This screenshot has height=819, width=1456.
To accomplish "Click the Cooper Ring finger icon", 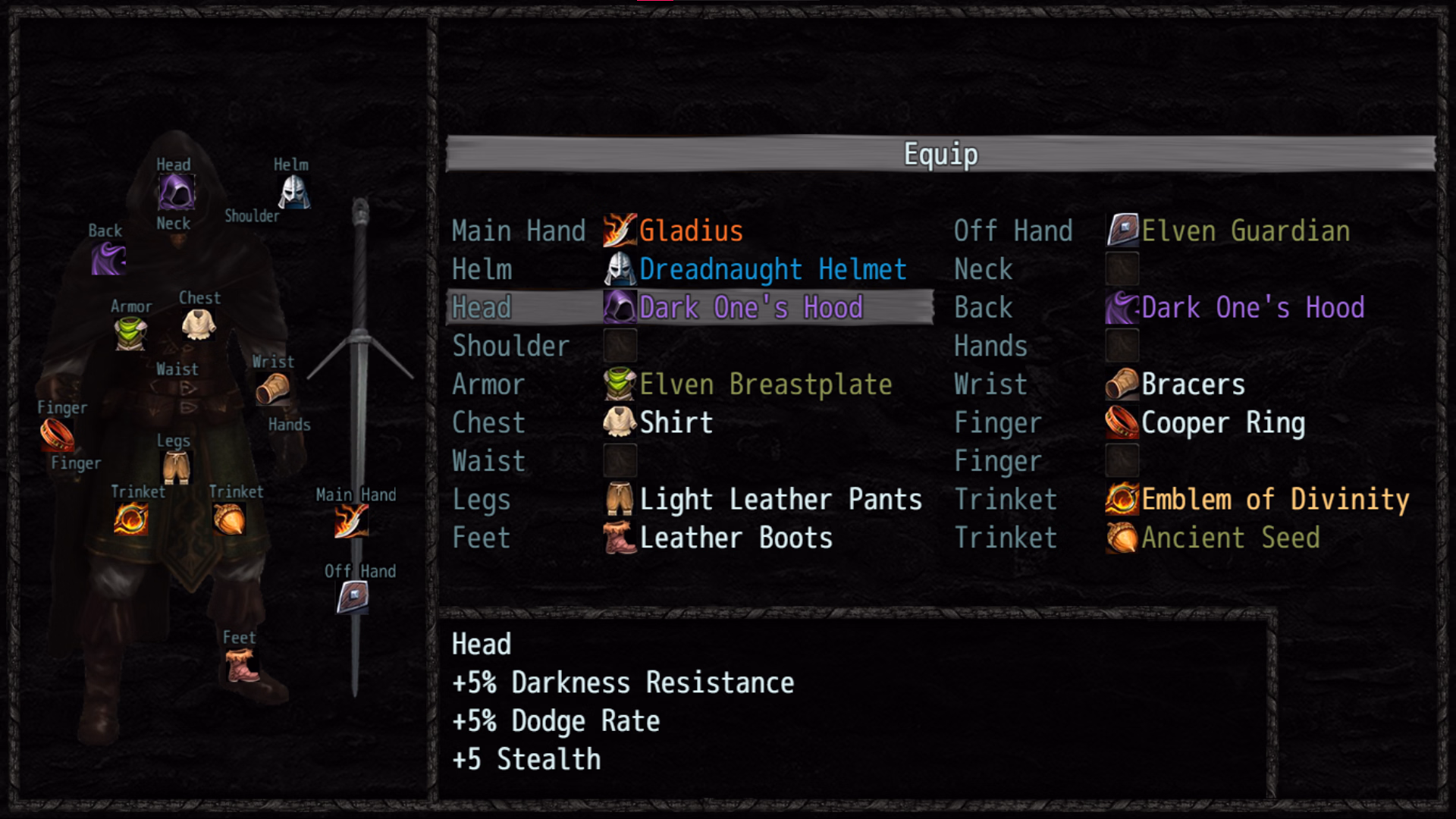I will (x=1120, y=422).
